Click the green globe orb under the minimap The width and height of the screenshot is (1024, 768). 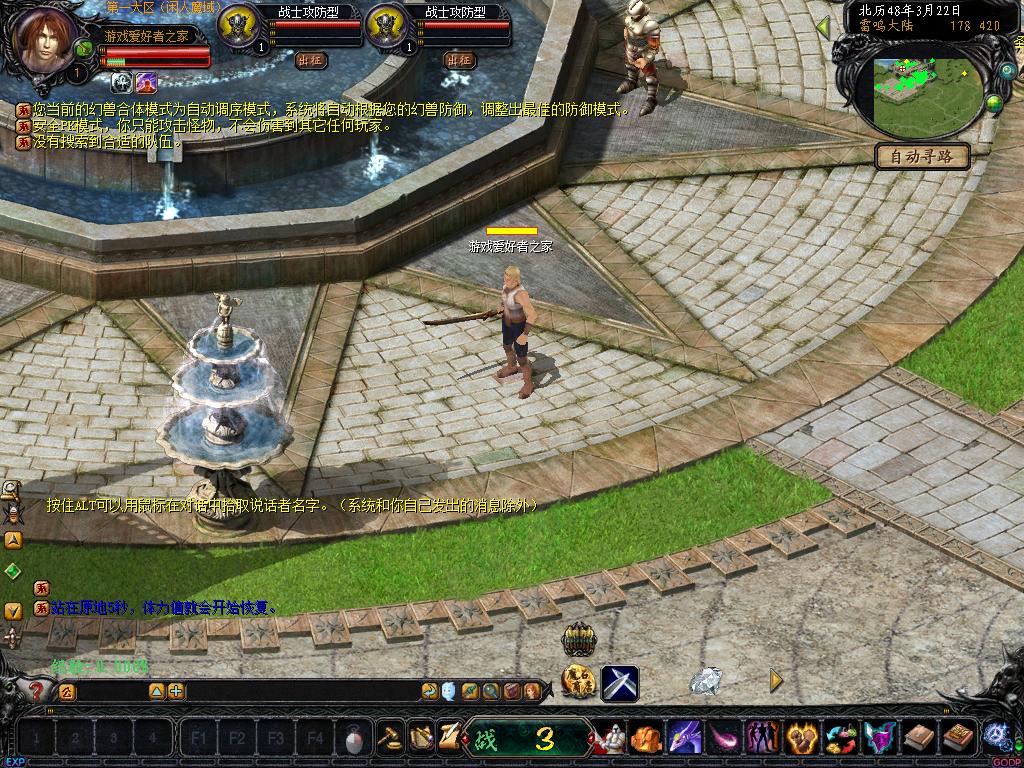tap(994, 103)
